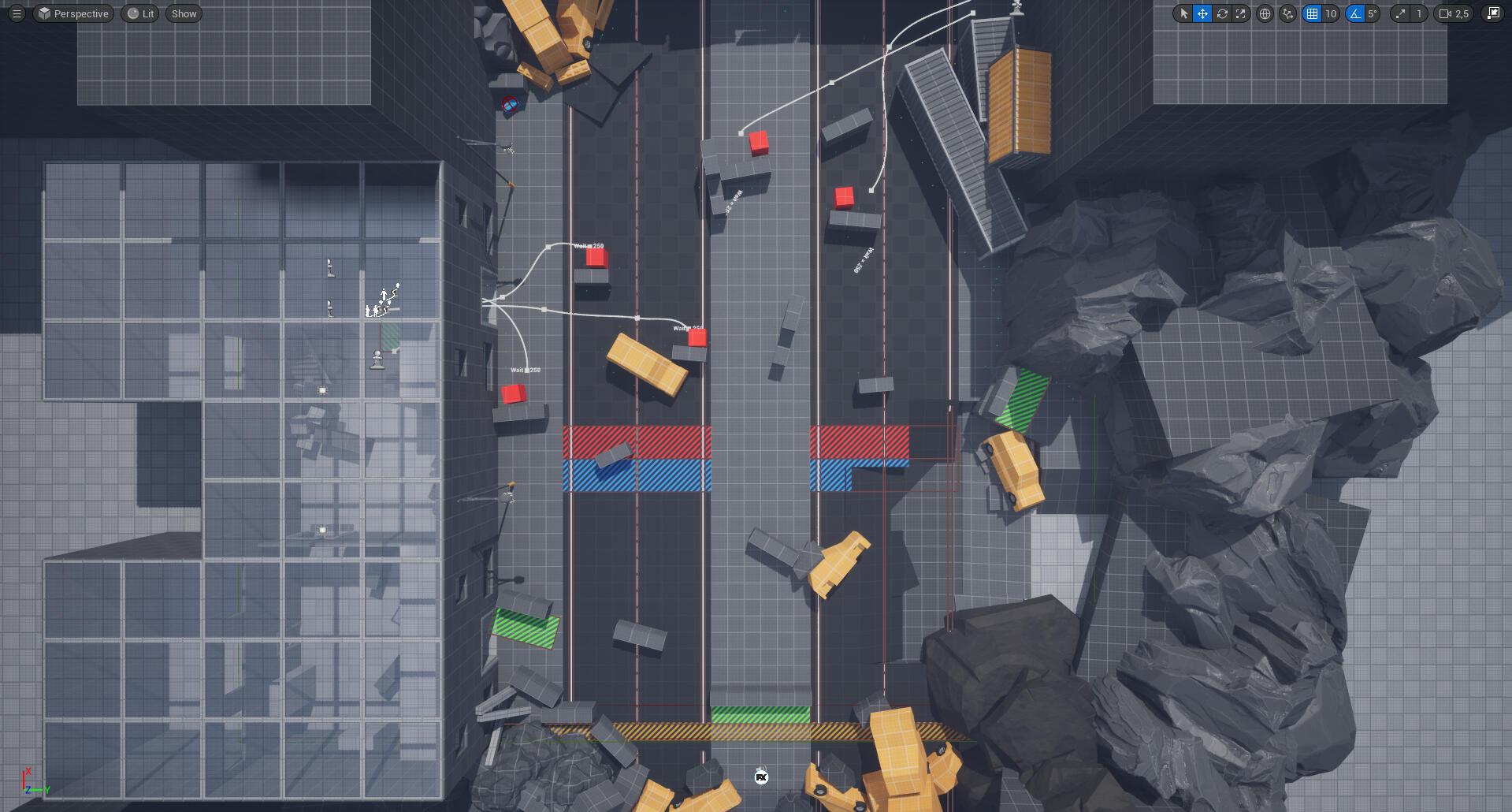
Task: Switch to the Scale tool
Action: 1241,13
